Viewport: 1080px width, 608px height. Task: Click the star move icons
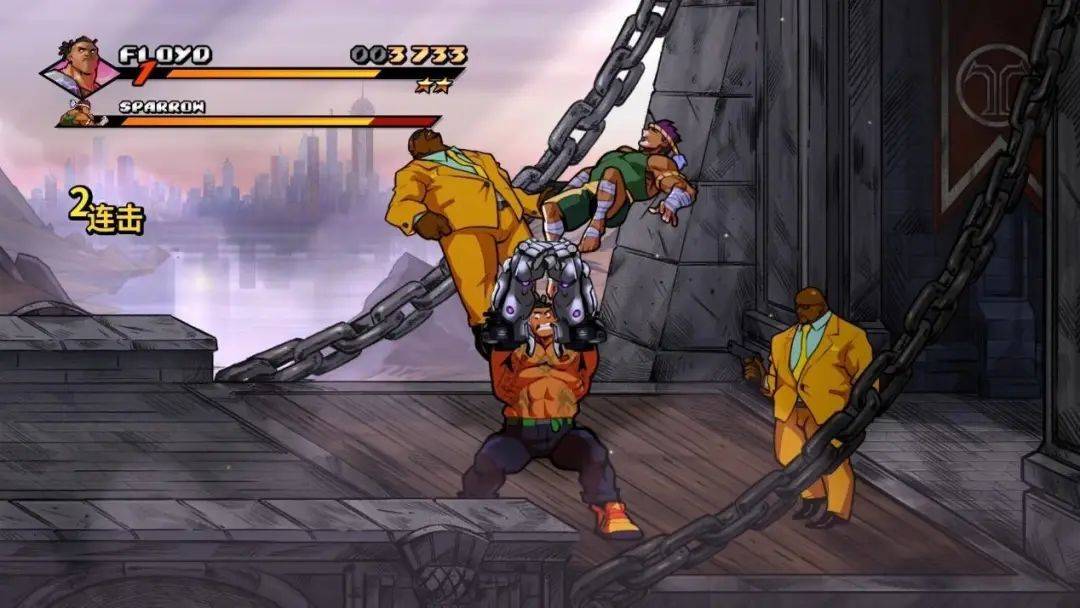pyautogui.click(x=434, y=86)
